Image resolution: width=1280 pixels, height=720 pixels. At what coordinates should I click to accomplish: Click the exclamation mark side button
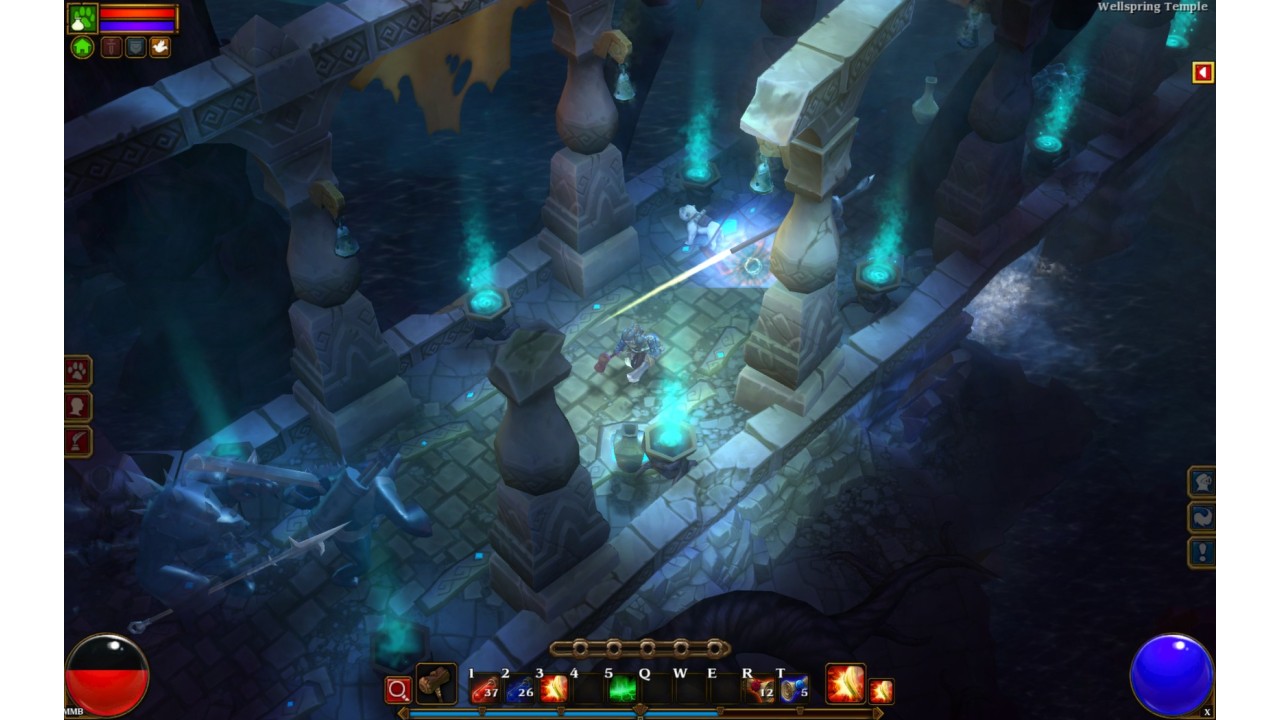click(1201, 552)
